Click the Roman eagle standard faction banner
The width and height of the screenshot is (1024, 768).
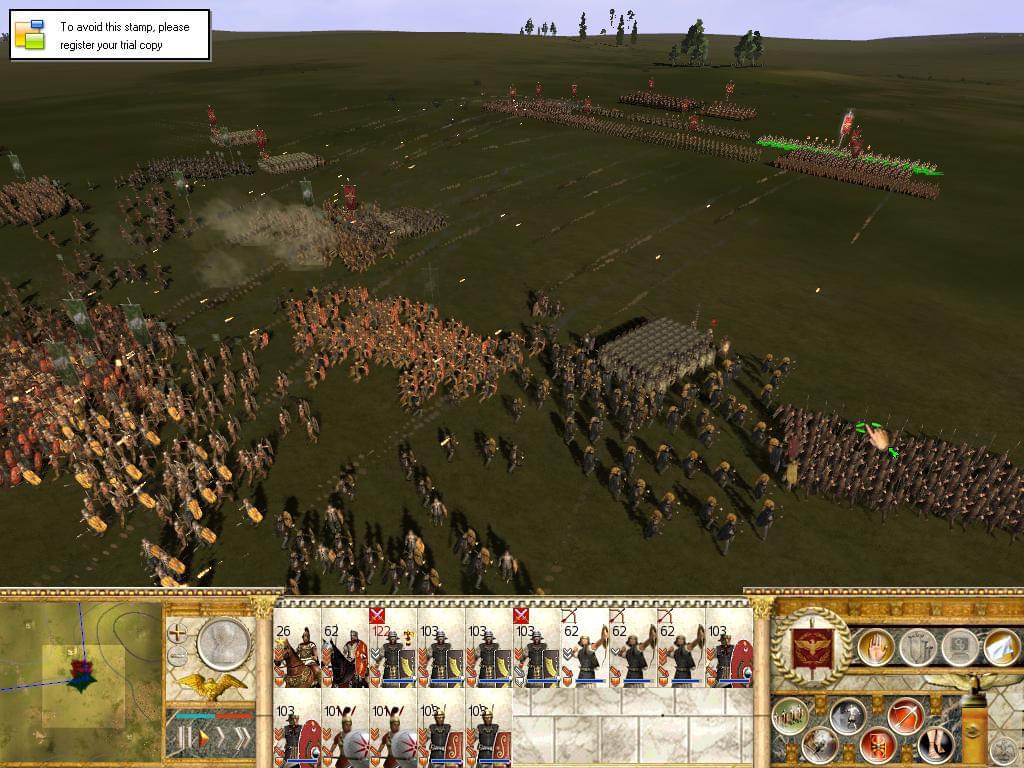pos(812,647)
